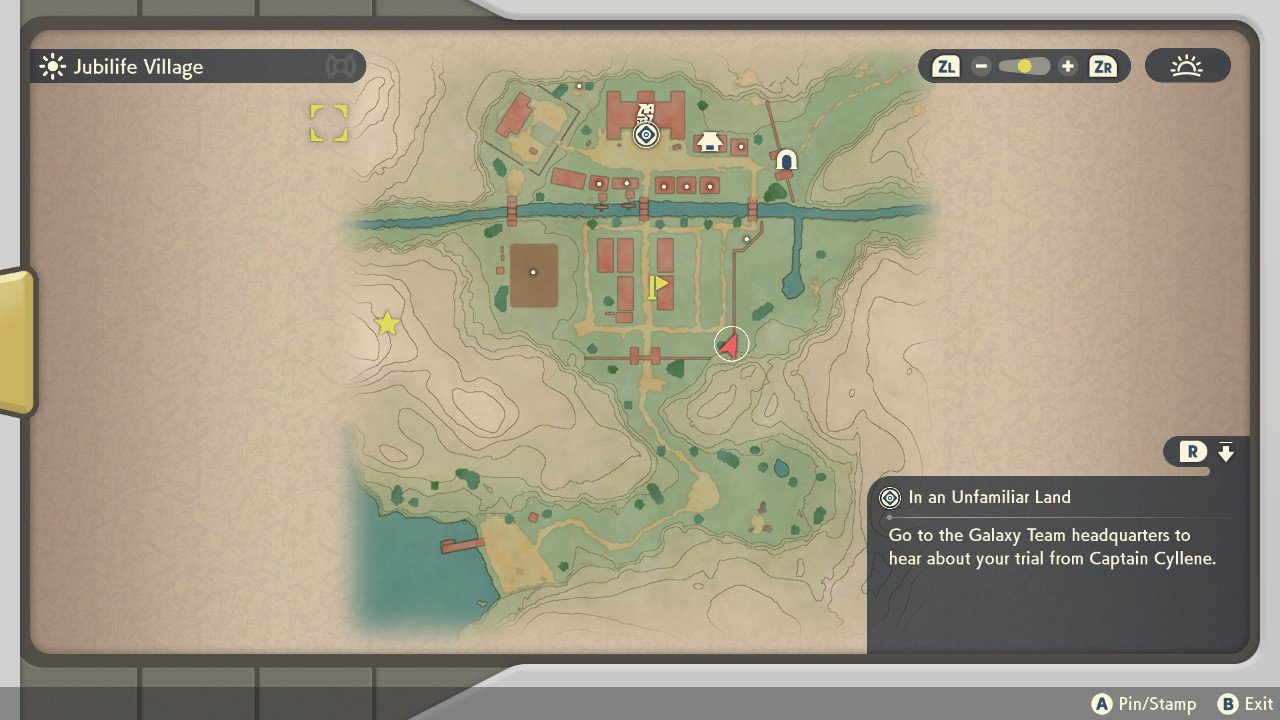
Task: Click the zoom-out minus button
Action: (981, 67)
